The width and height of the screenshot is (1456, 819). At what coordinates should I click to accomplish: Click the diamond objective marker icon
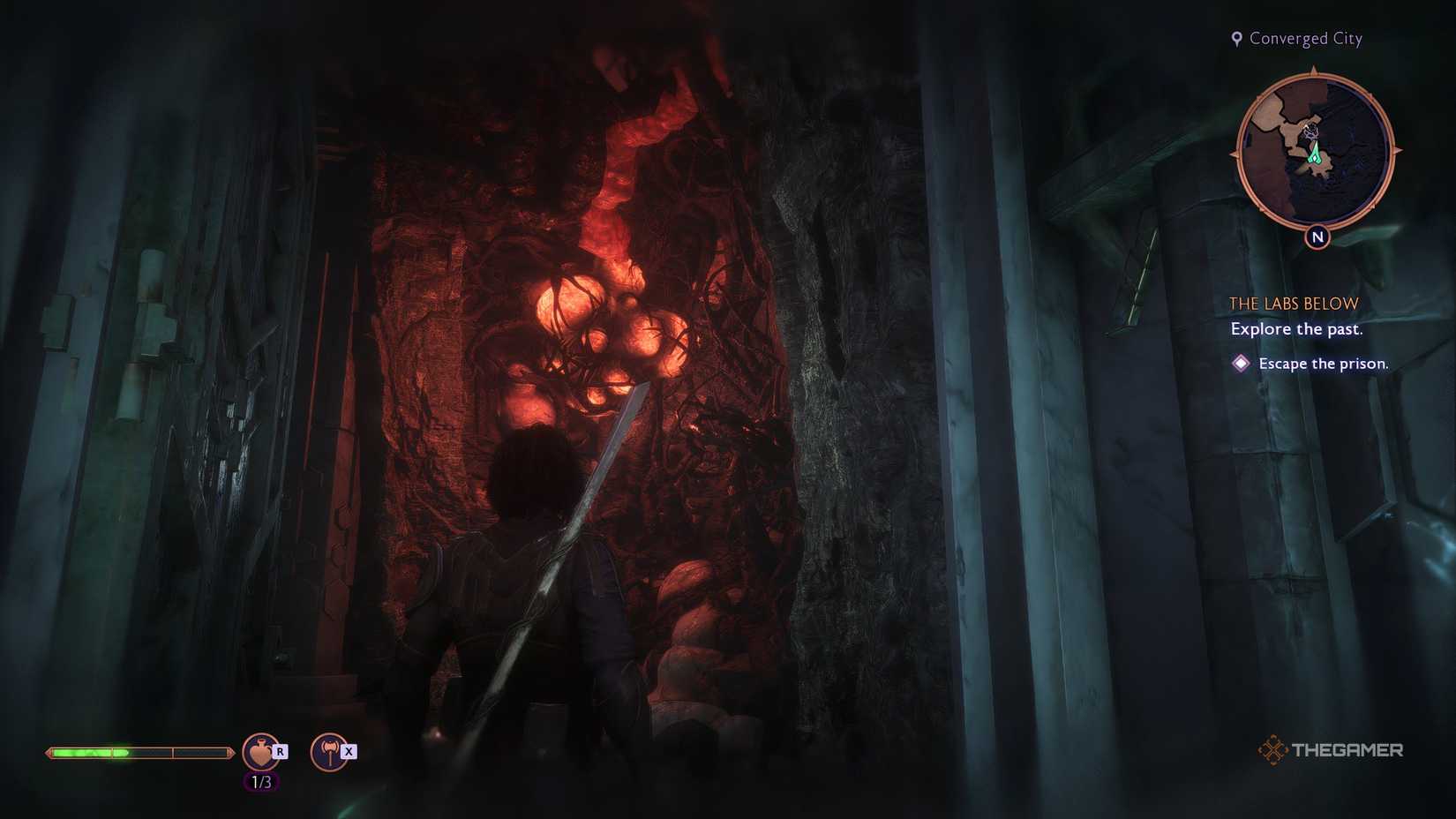(x=1242, y=363)
